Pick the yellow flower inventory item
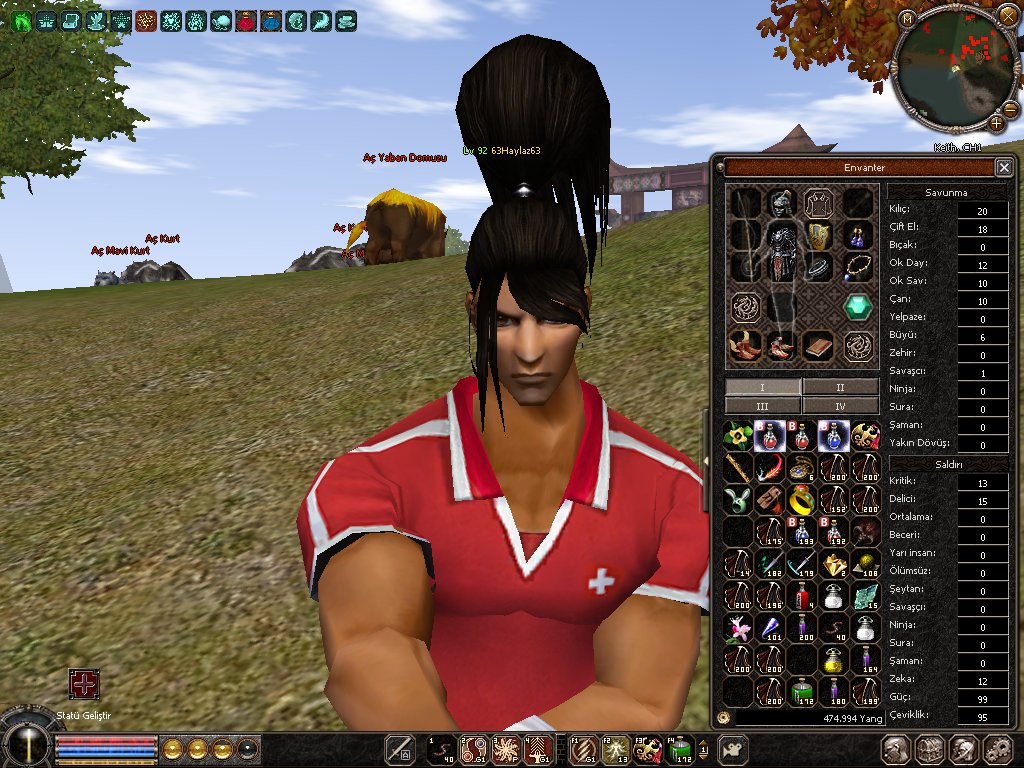This screenshot has width=1024, height=768. pos(738,435)
